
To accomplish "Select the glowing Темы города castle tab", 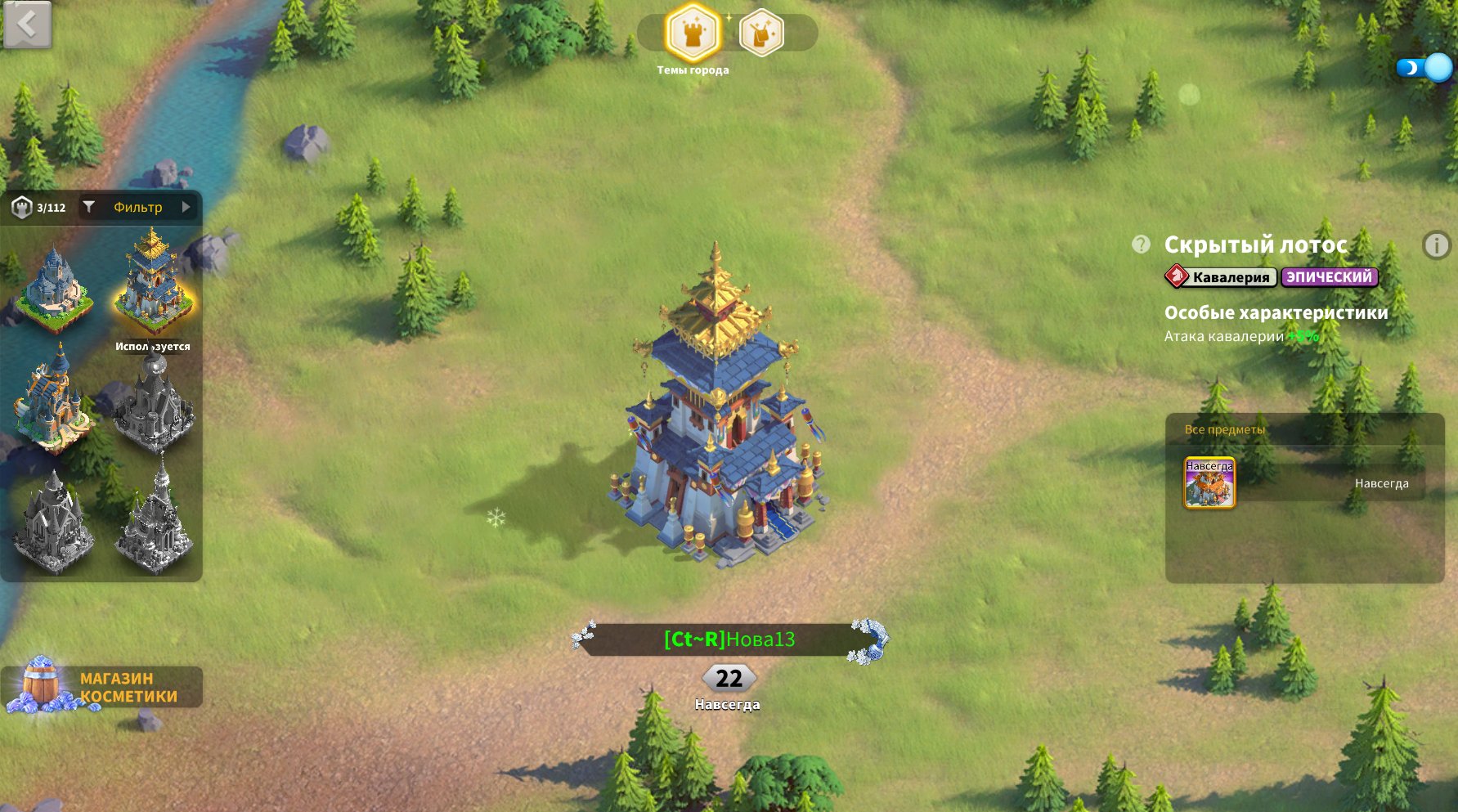I will tap(693, 34).
